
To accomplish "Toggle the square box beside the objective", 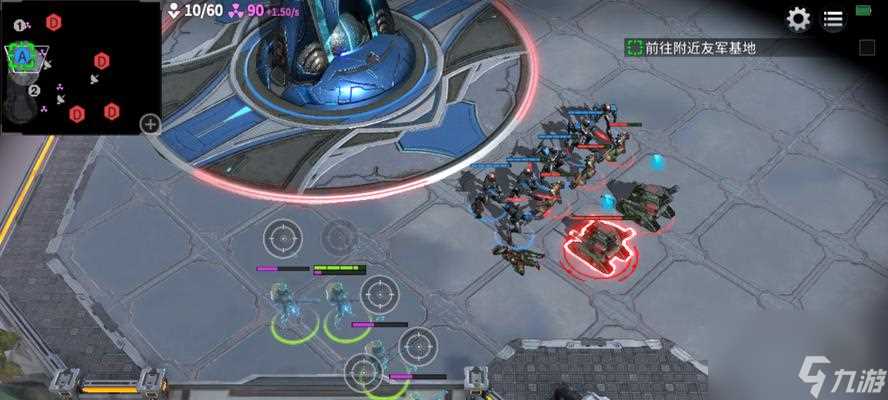I will (x=867, y=47).
